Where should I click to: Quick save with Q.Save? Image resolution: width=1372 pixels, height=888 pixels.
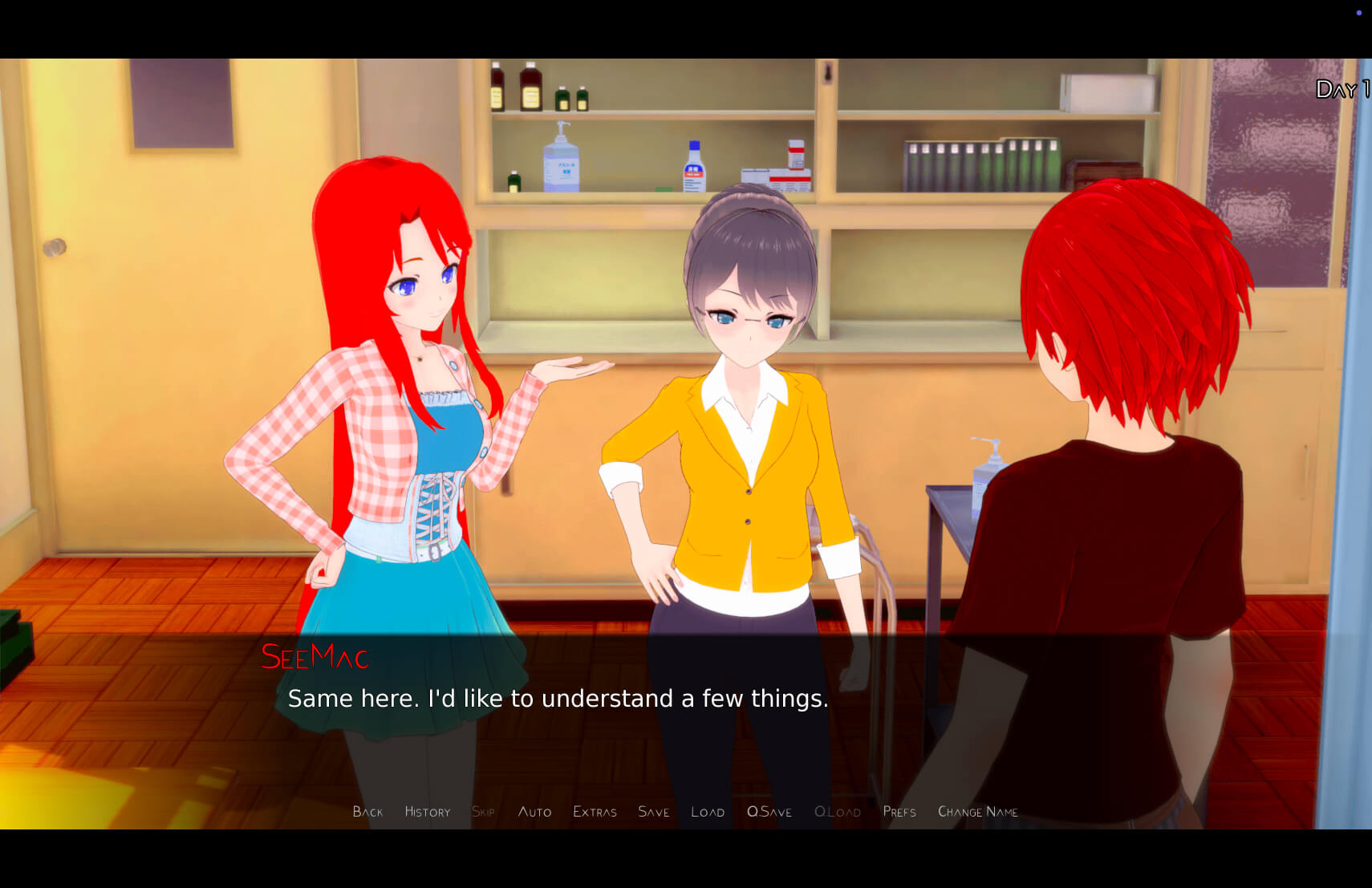(769, 812)
